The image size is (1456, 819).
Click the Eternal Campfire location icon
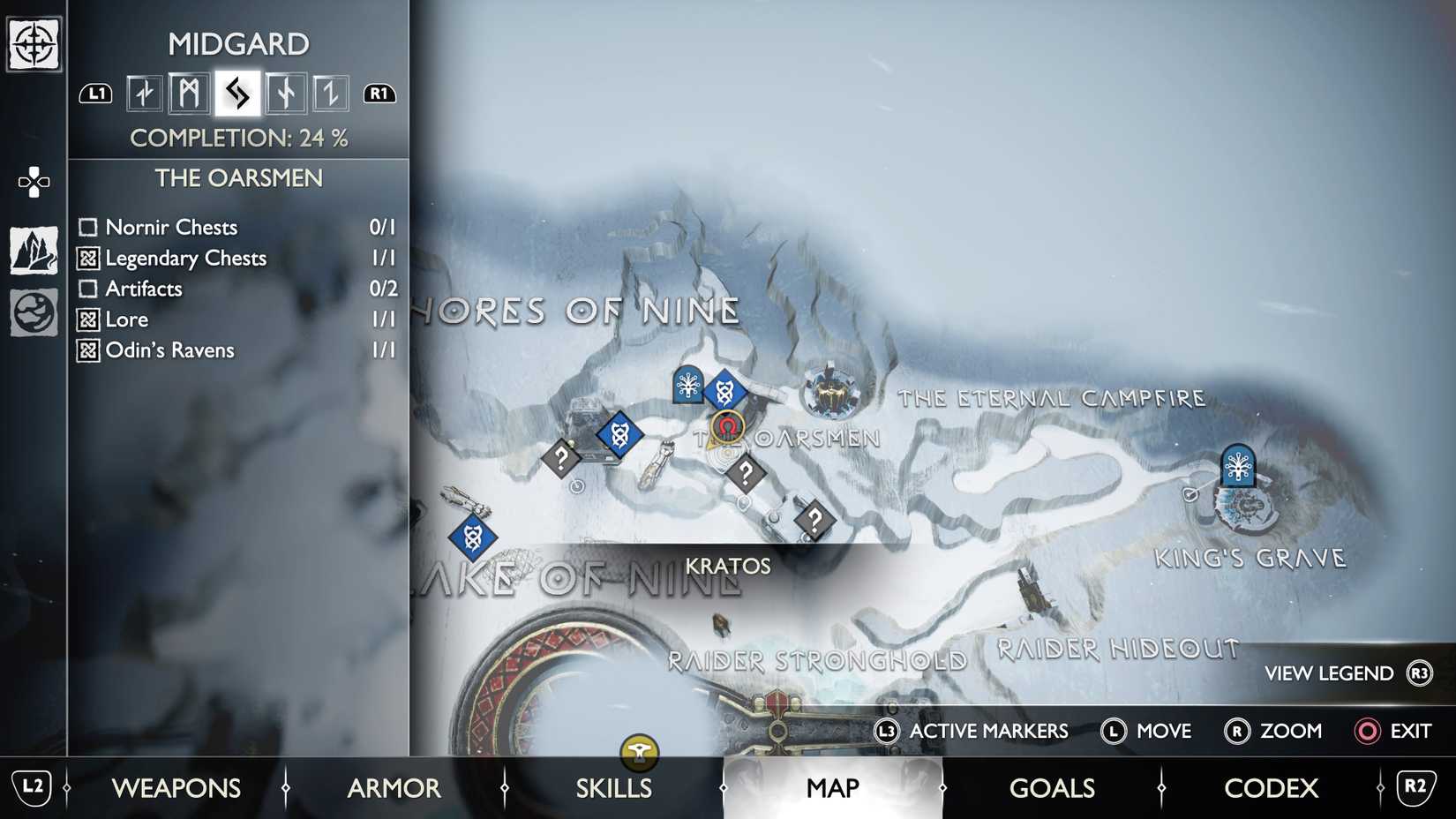[x=829, y=392]
